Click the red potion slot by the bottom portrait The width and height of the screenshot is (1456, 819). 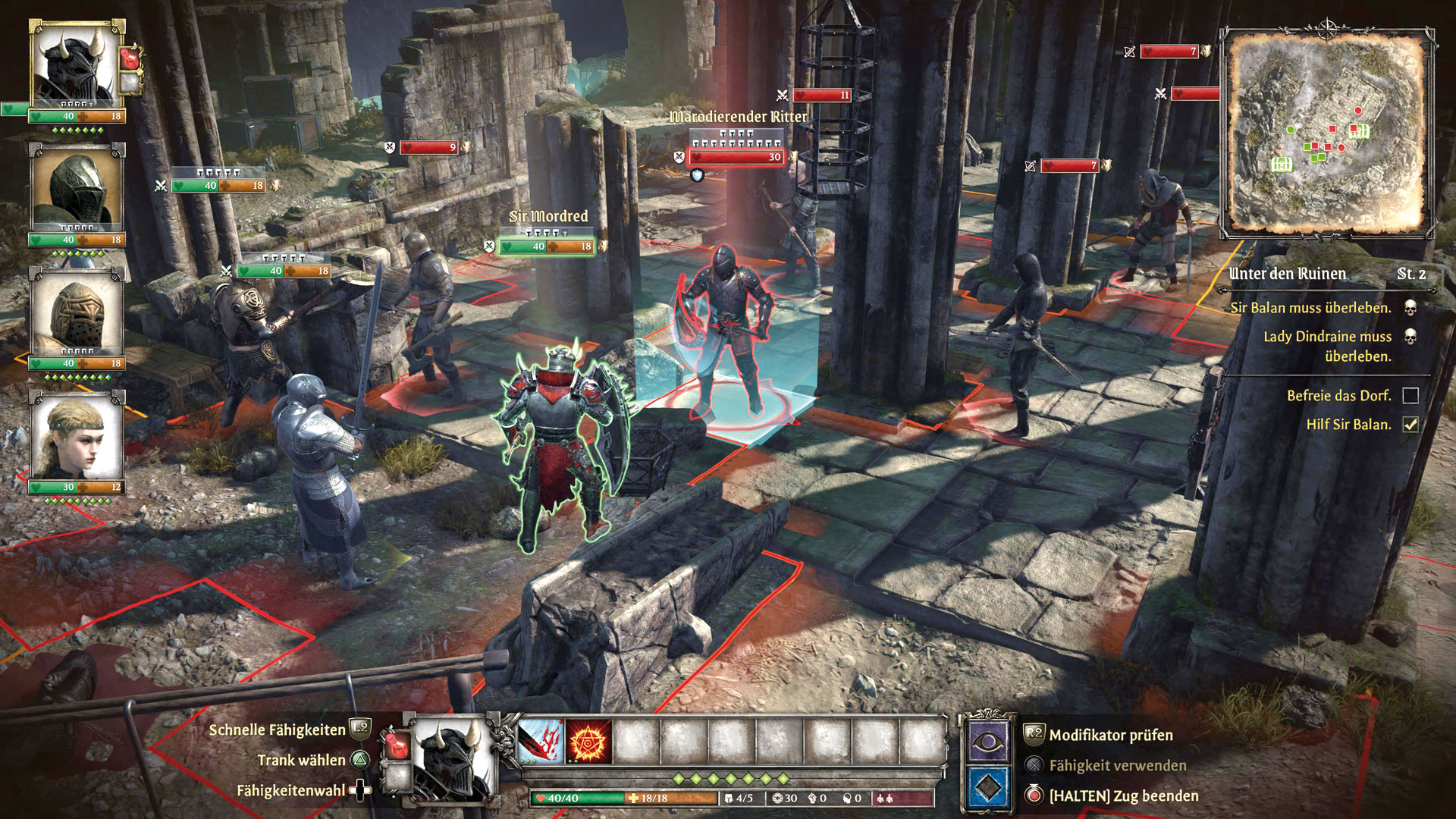[396, 745]
